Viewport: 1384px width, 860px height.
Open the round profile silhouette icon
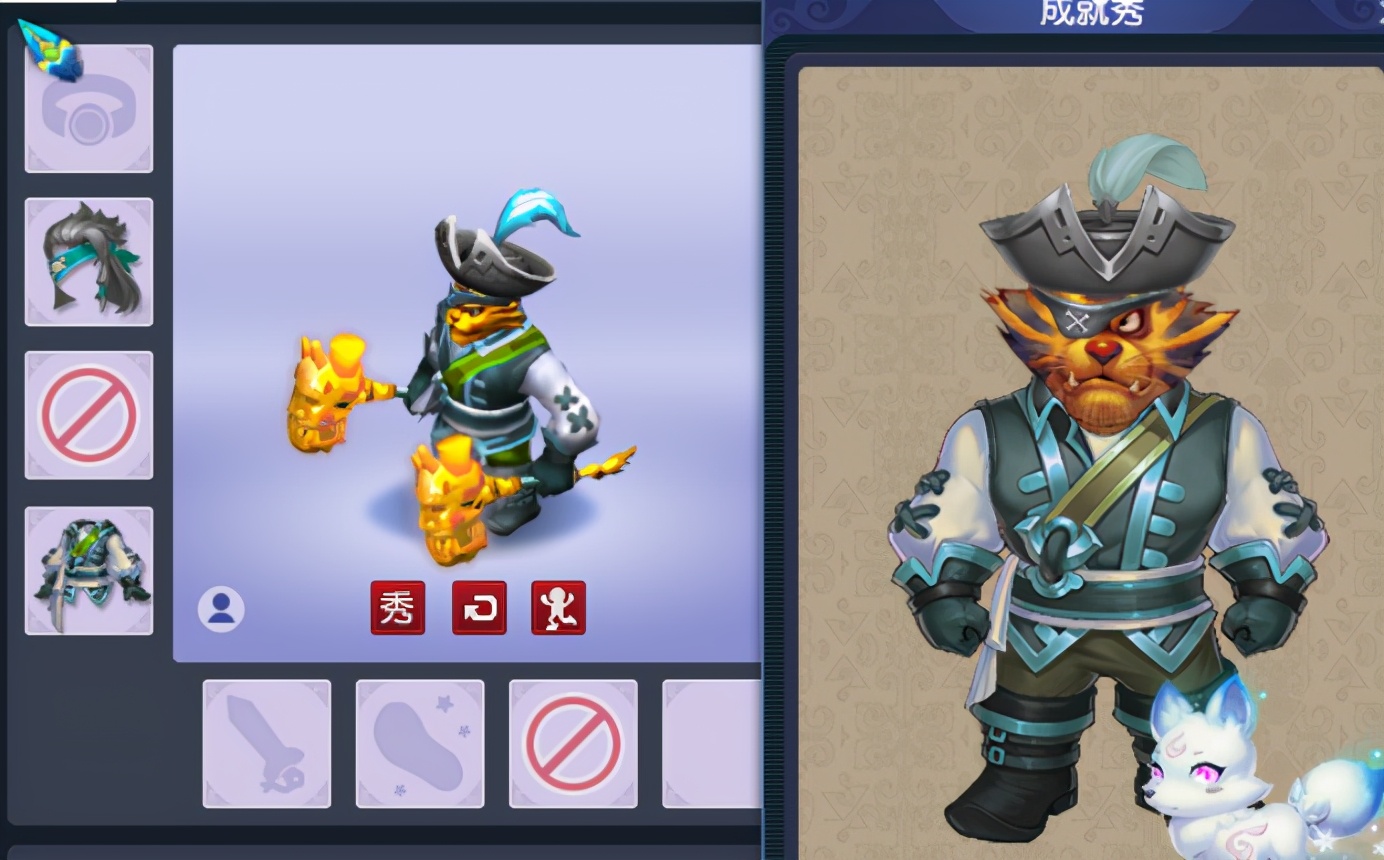click(221, 608)
